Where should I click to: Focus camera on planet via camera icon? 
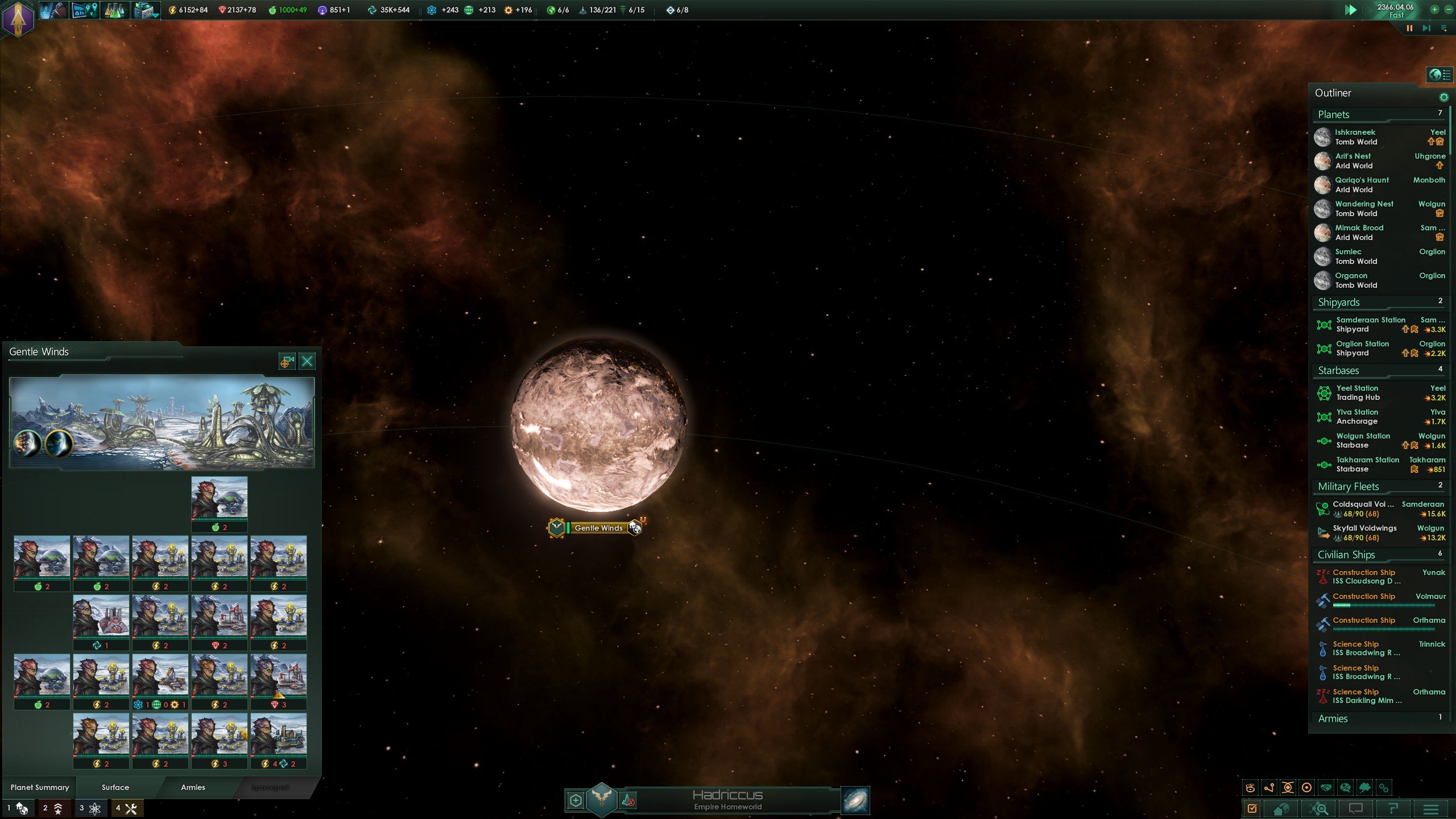287,361
